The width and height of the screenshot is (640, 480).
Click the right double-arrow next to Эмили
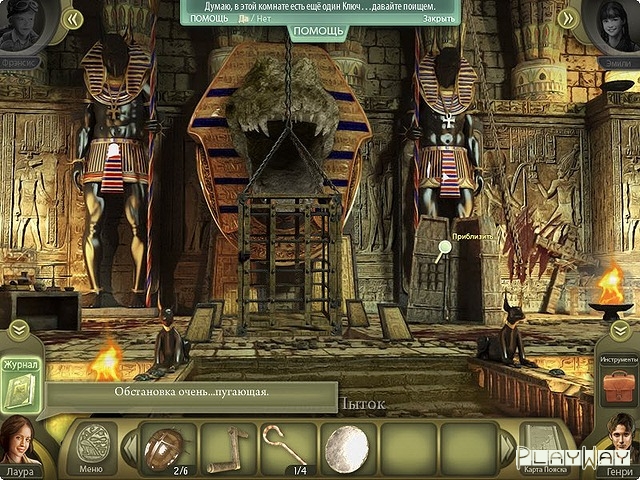[x=567, y=18]
